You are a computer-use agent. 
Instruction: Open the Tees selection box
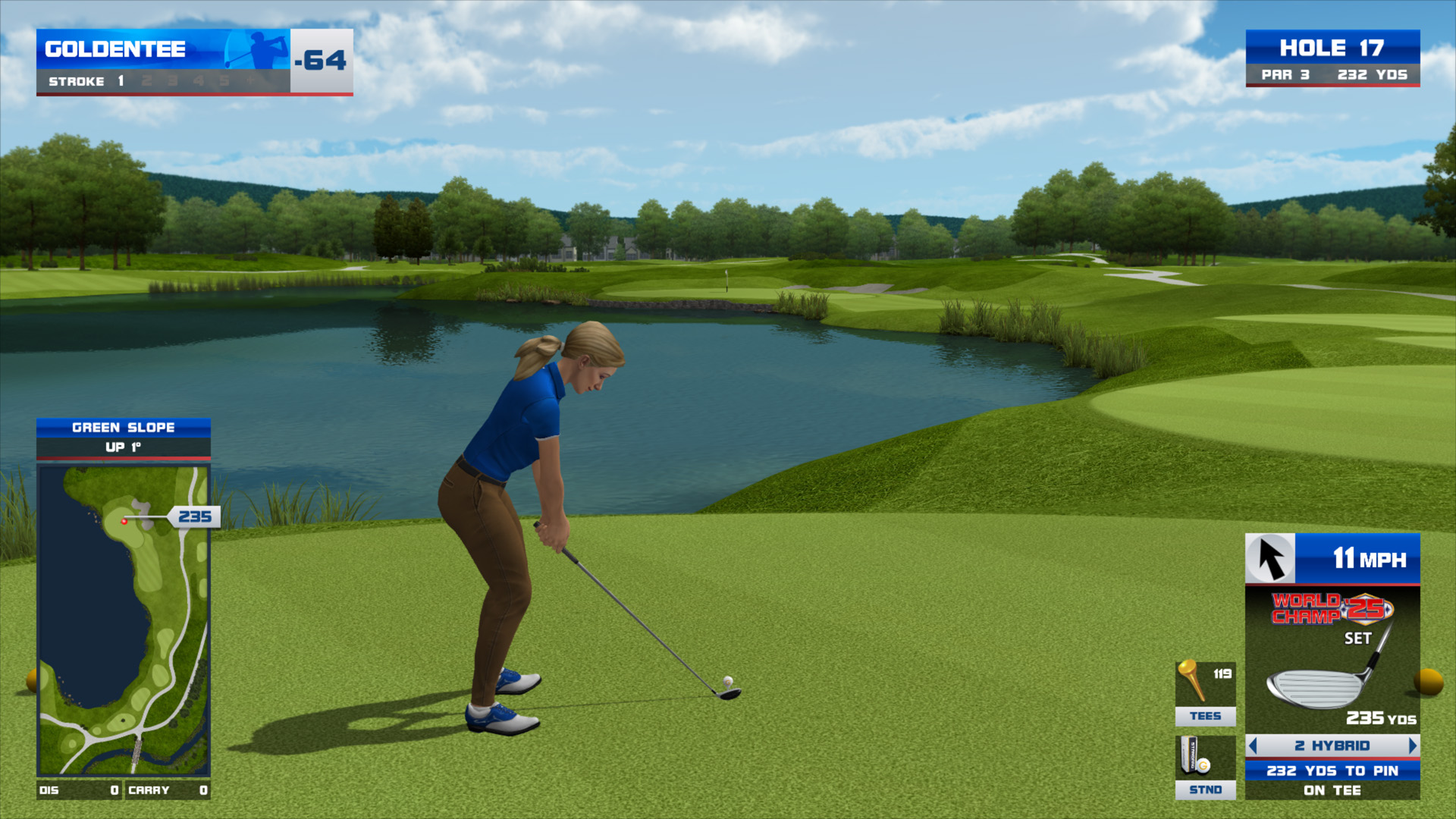click(x=1205, y=693)
